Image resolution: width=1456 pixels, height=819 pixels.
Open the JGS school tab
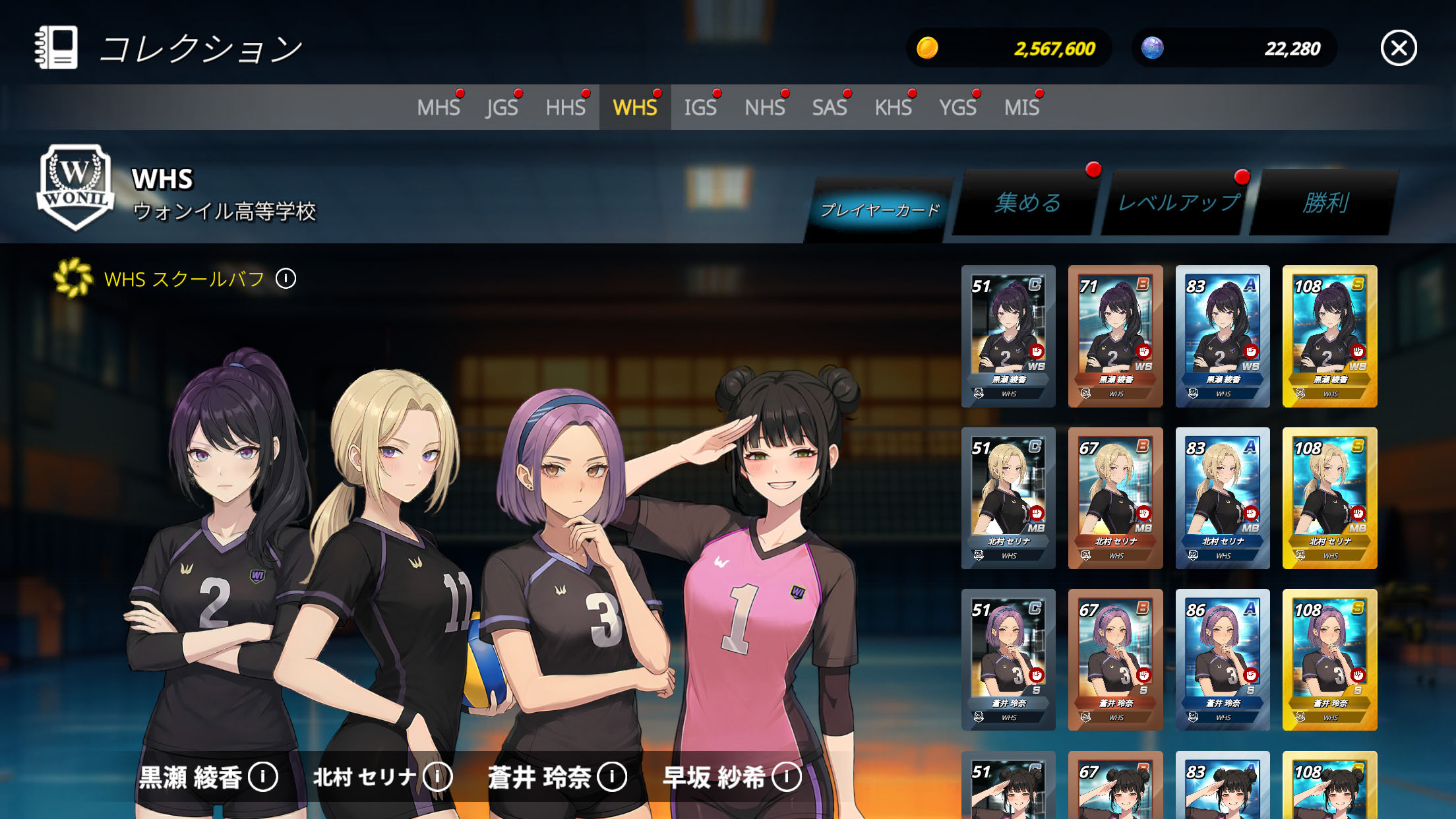coord(502,107)
